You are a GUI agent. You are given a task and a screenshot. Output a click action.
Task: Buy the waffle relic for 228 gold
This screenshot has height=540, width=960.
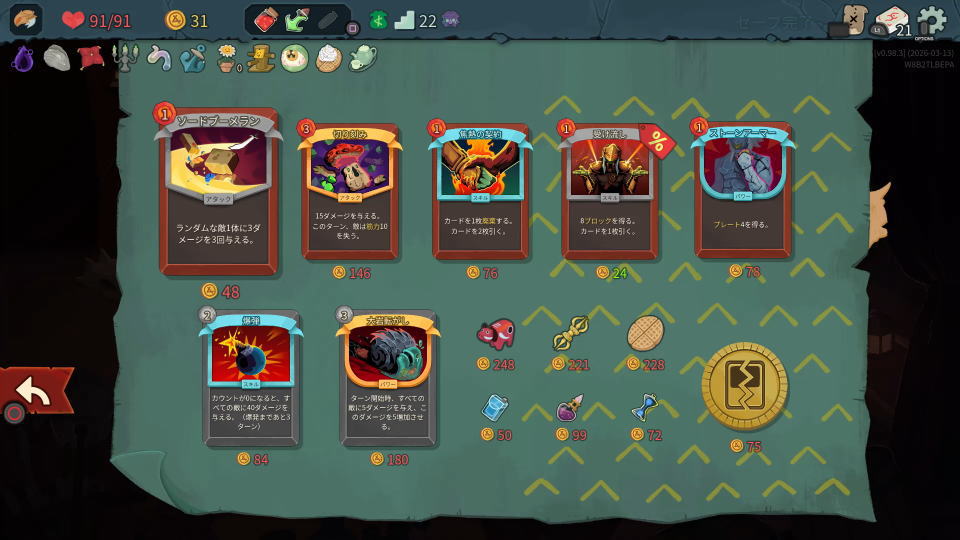[x=645, y=334]
